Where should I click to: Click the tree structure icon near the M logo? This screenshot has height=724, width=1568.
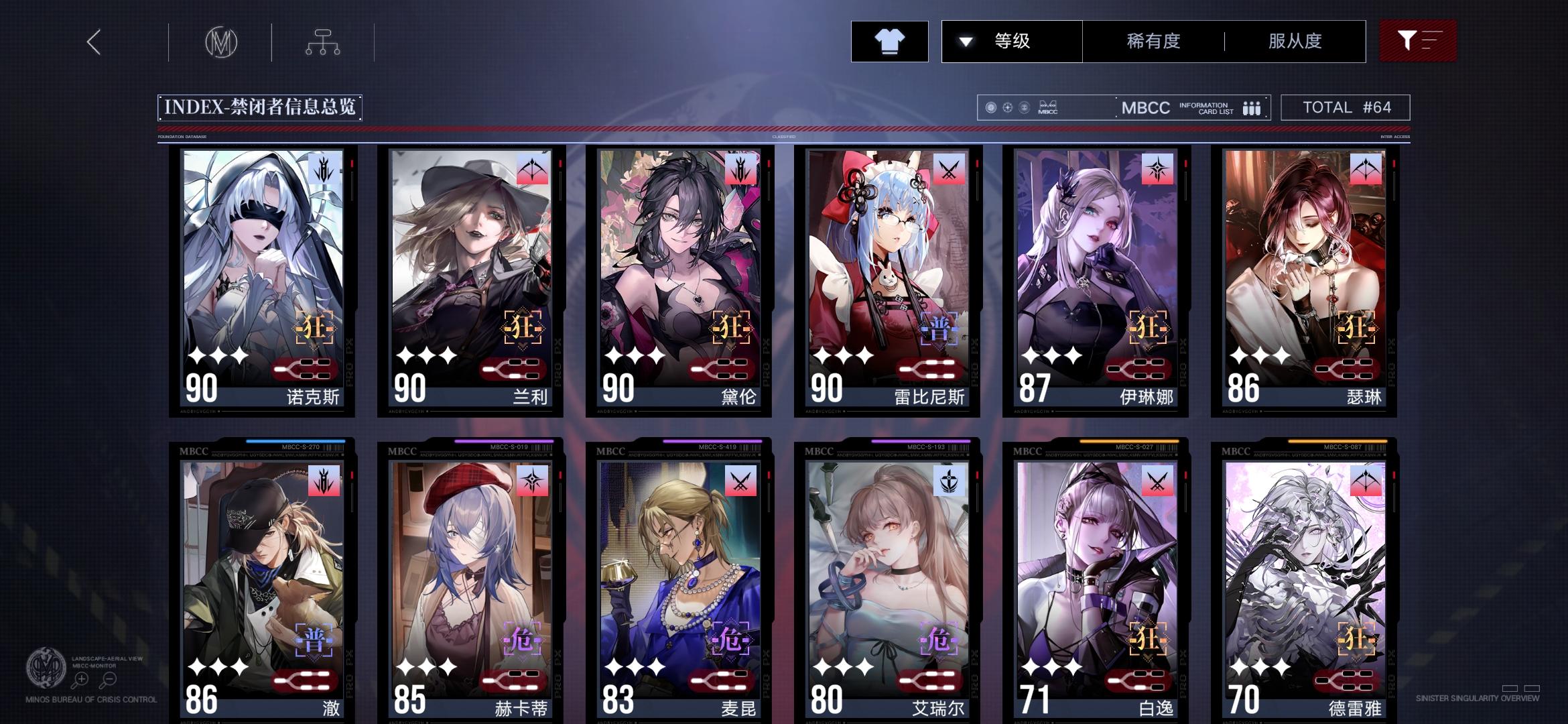(324, 42)
